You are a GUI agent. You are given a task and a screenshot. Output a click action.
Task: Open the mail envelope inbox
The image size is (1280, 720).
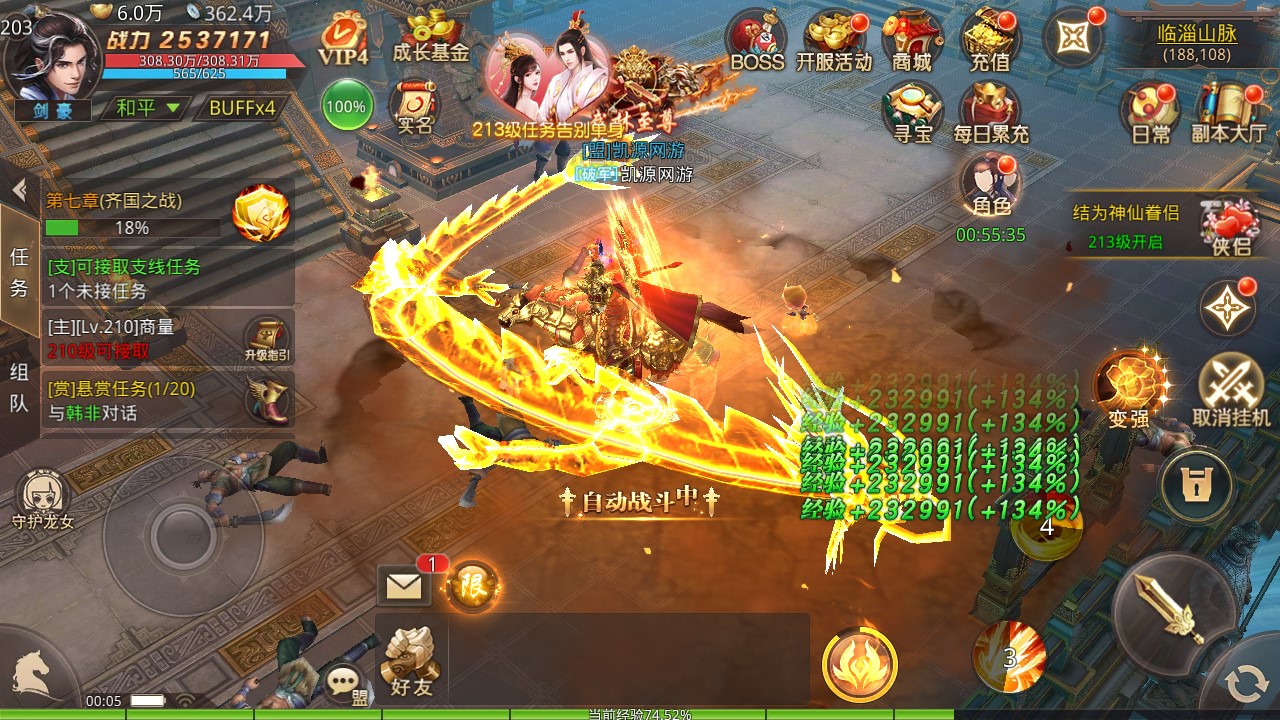pyautogui.click(x=404, y=586)
